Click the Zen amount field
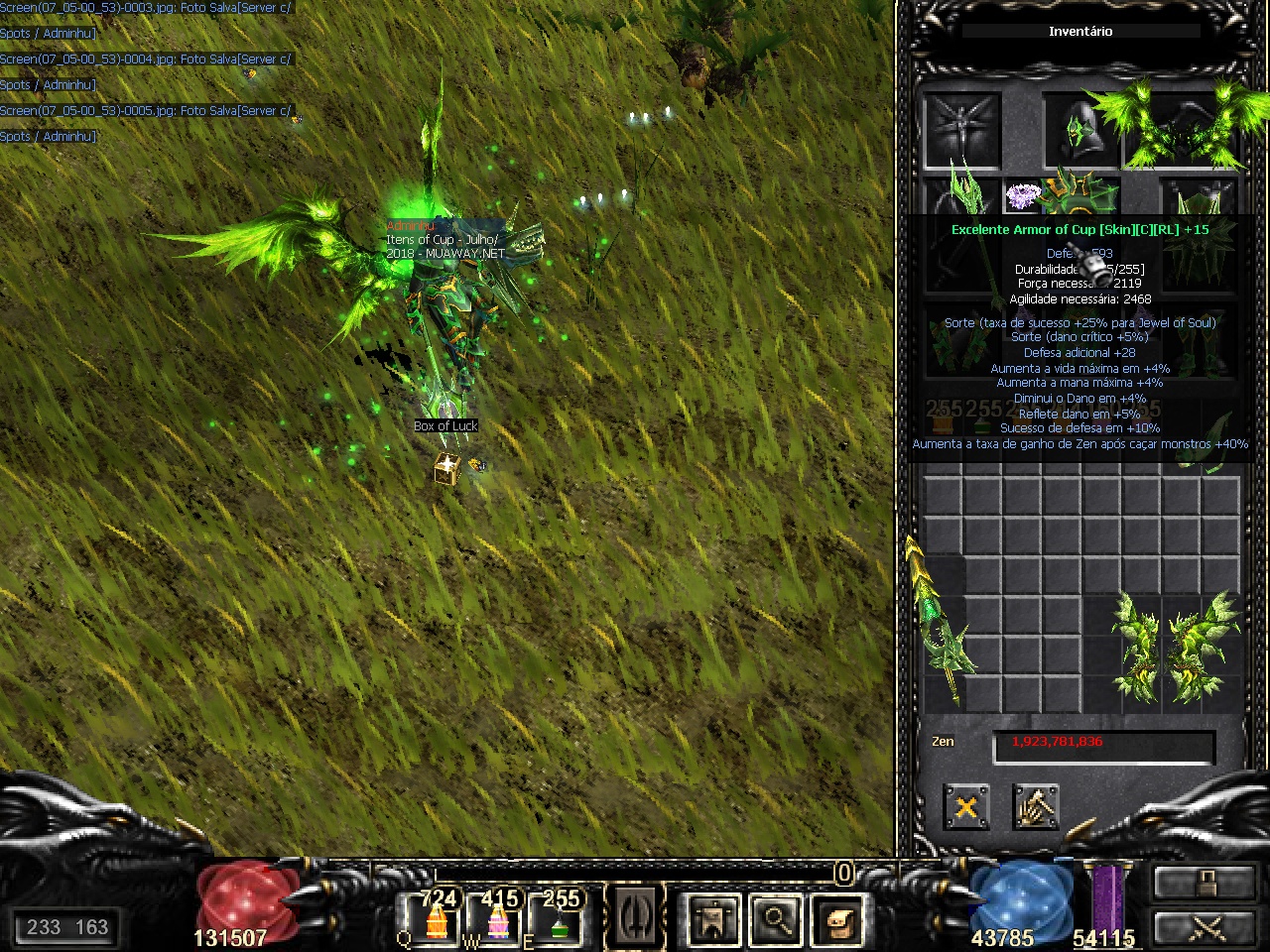1270x952 pixels. [x=1103, y=744]
